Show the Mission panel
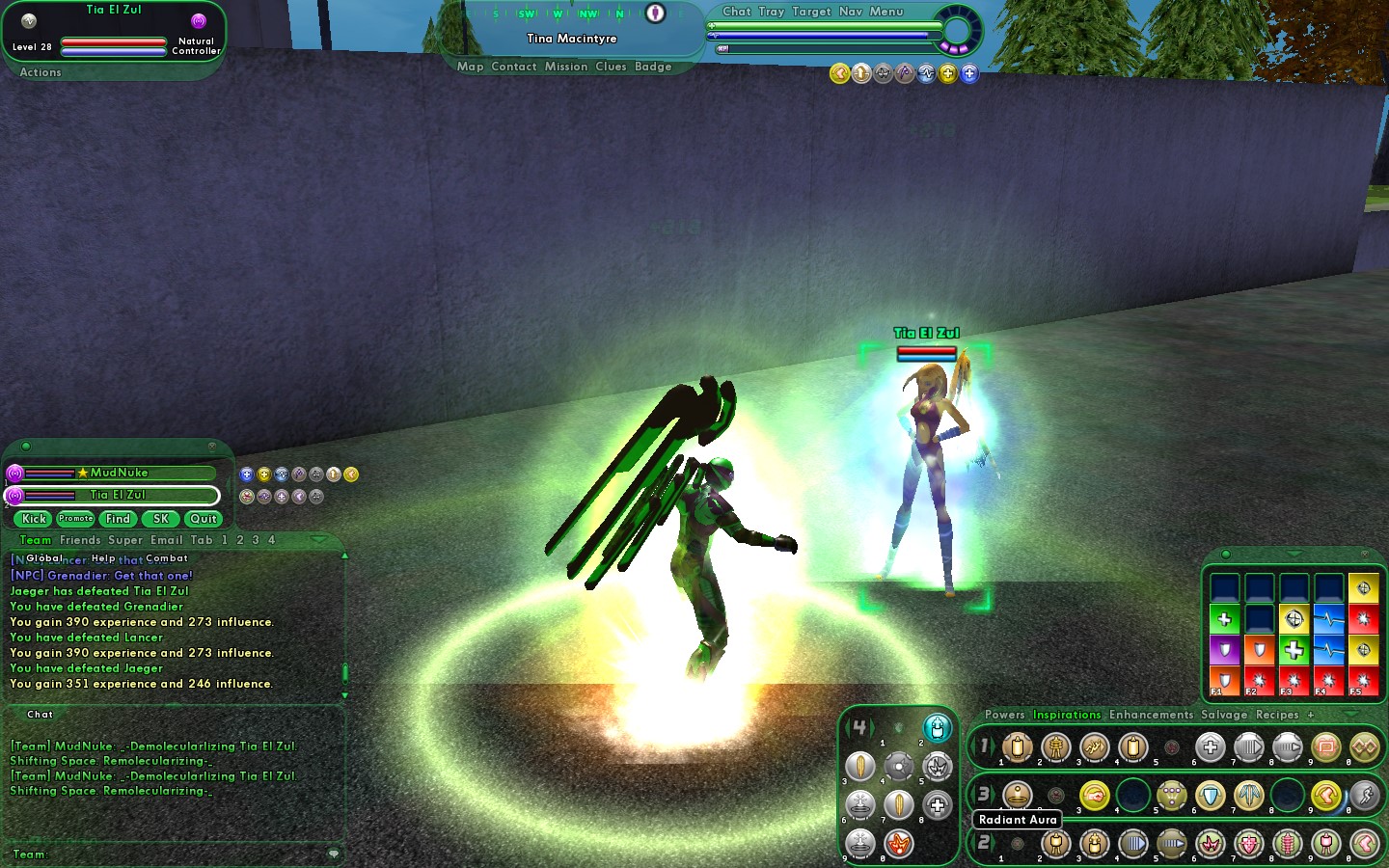The width and height of the screenshot is (1389, 868). coord(565,67)
